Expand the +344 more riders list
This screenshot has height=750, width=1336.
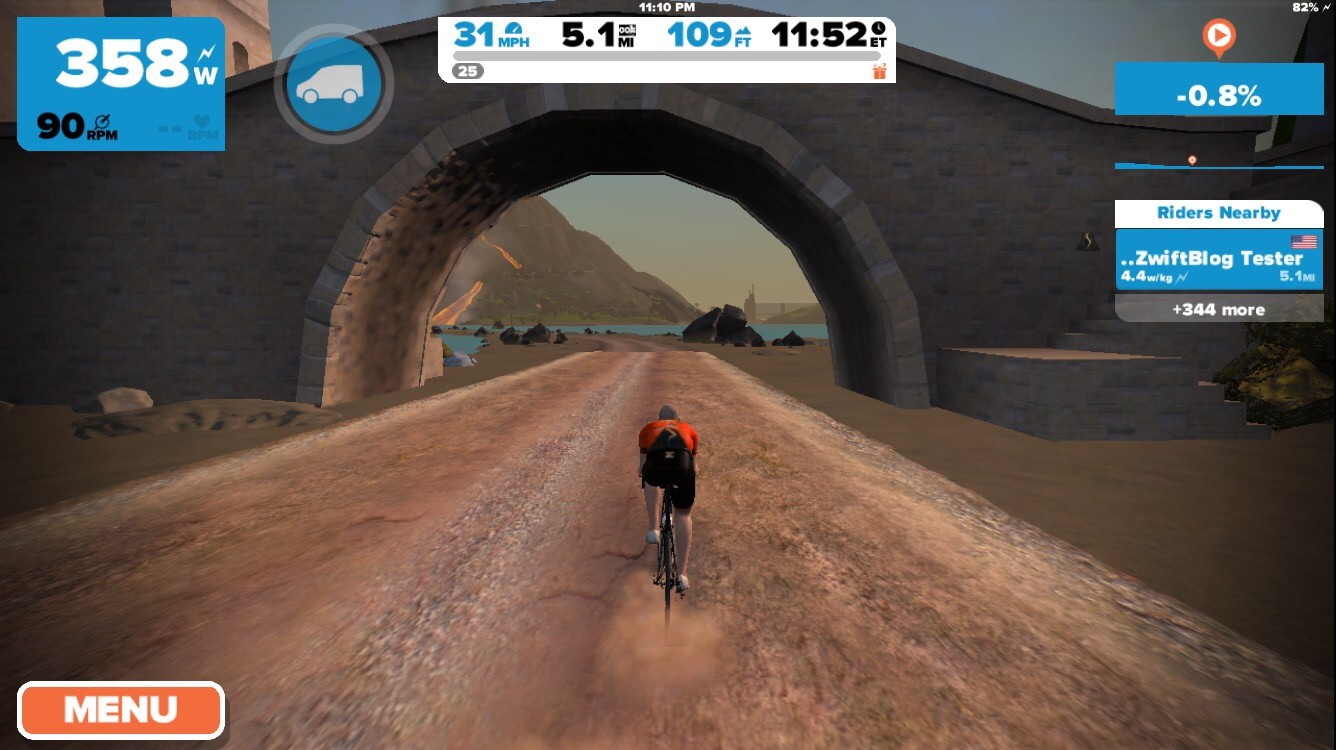[1218, 309]
